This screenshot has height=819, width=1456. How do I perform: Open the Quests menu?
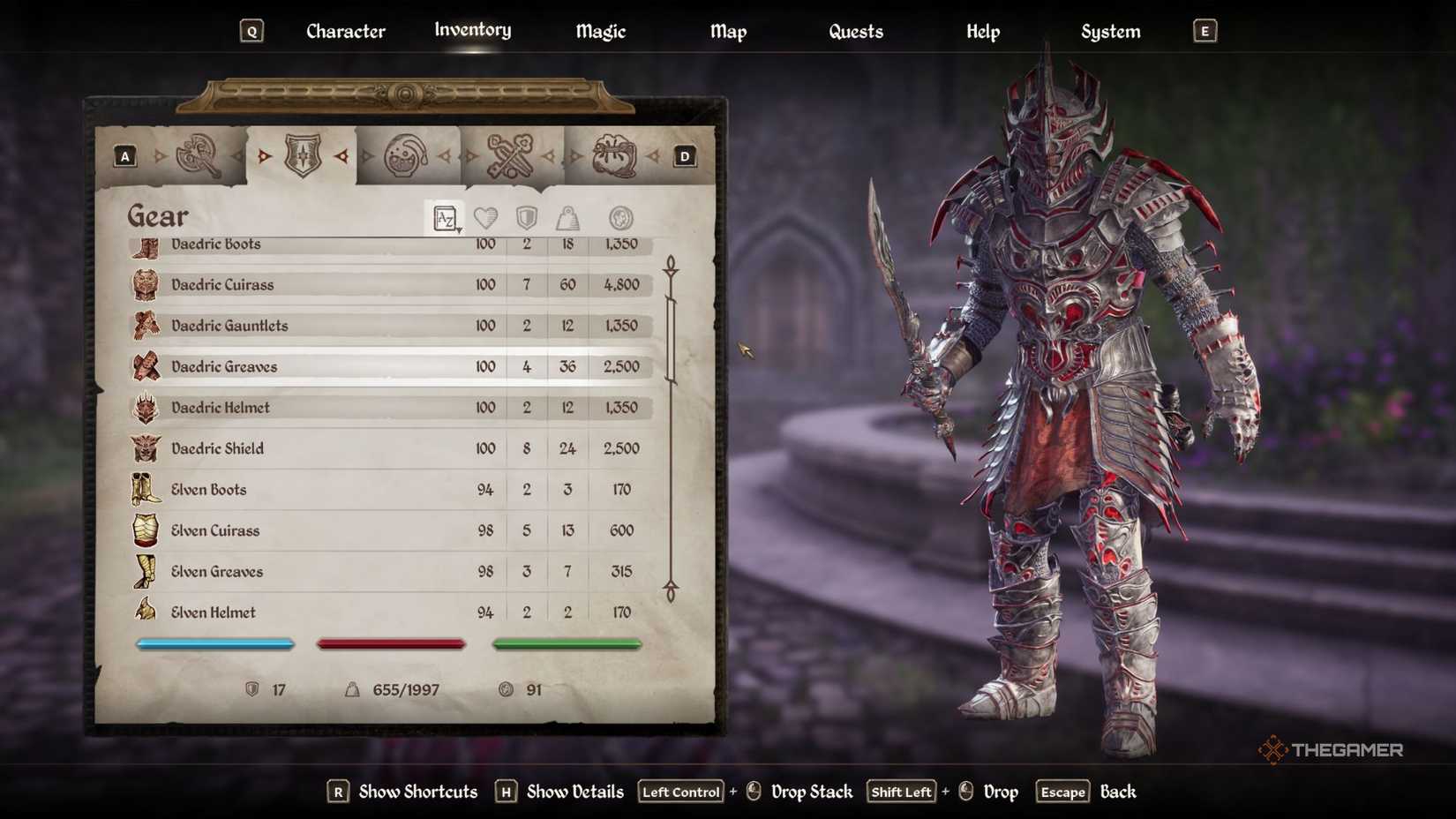coord(855,32)
